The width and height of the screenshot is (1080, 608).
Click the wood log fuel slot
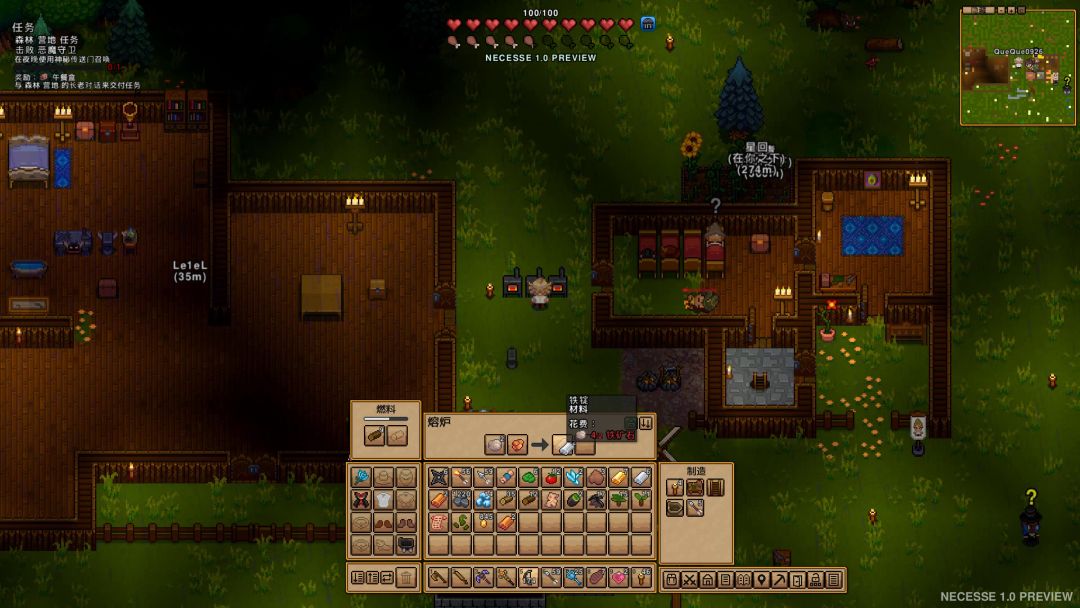[374, 436]
